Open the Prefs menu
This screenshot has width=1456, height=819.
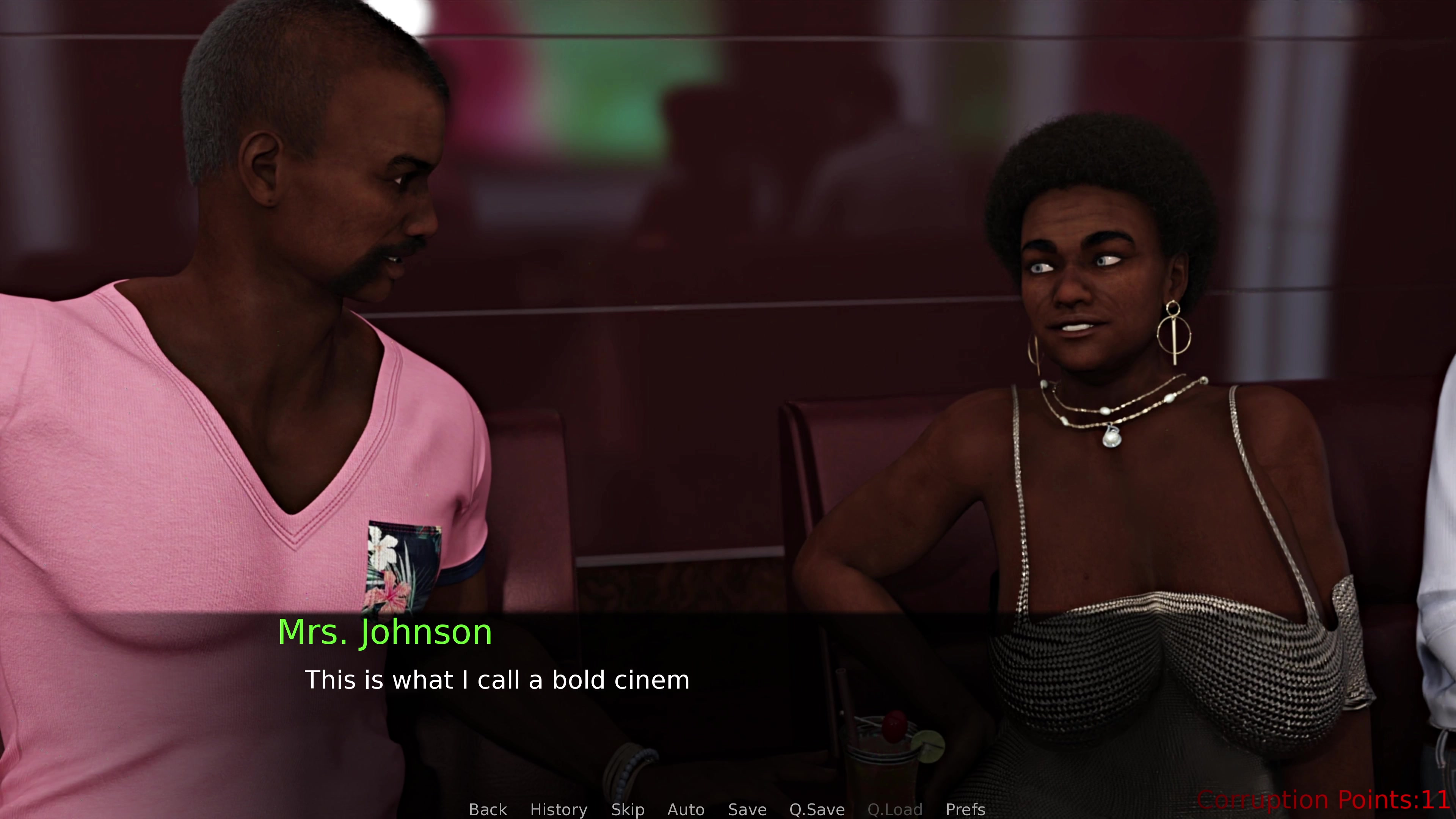click(965, 810)
